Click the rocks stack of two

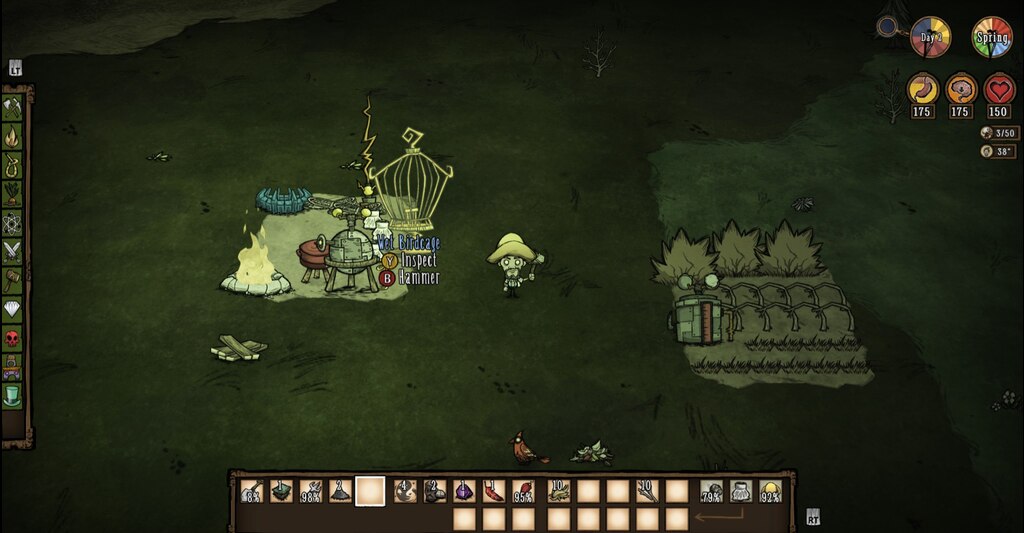tap(434, 491)
